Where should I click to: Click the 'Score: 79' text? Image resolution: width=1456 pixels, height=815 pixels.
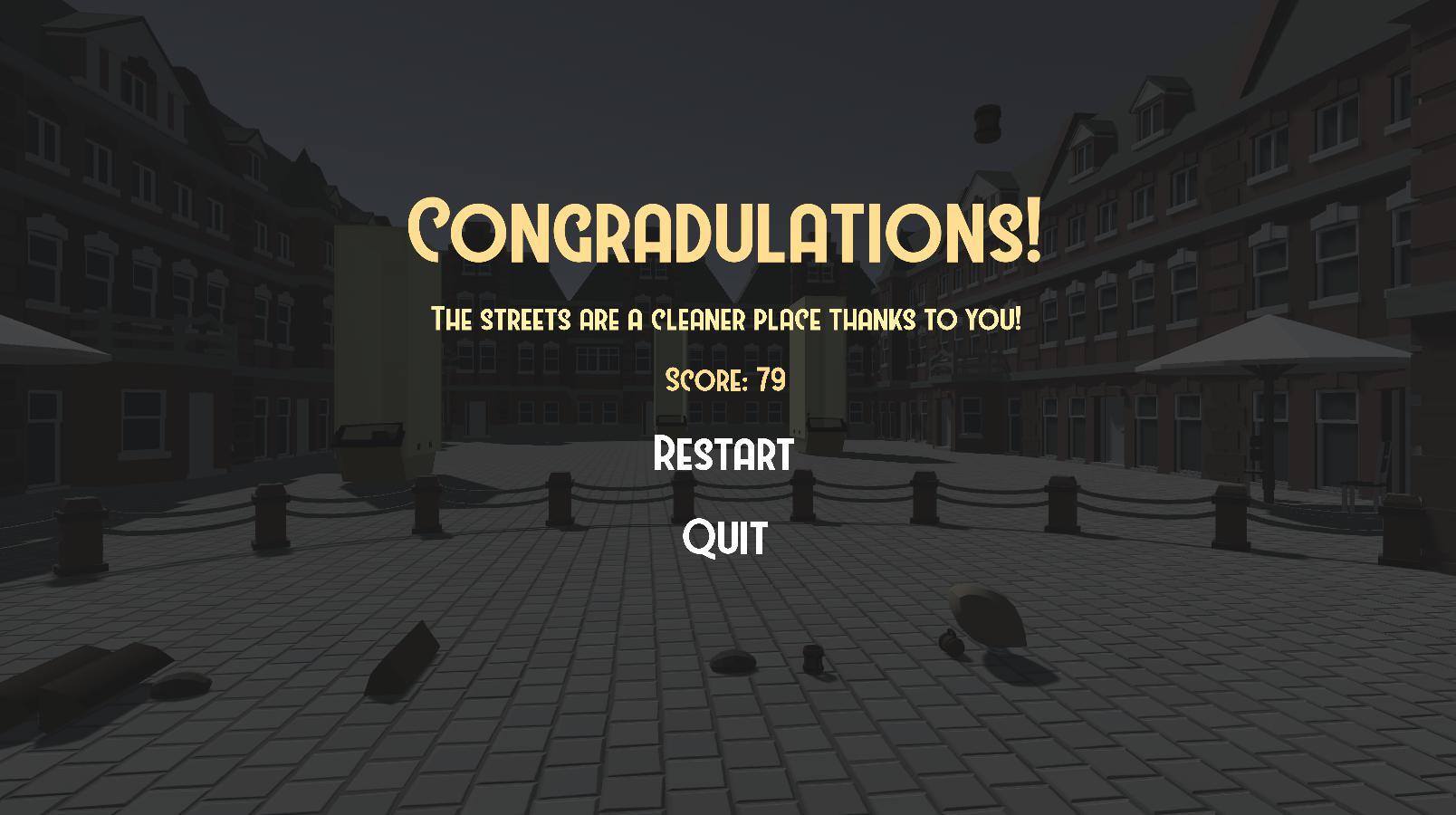click(x=724, y=380)
